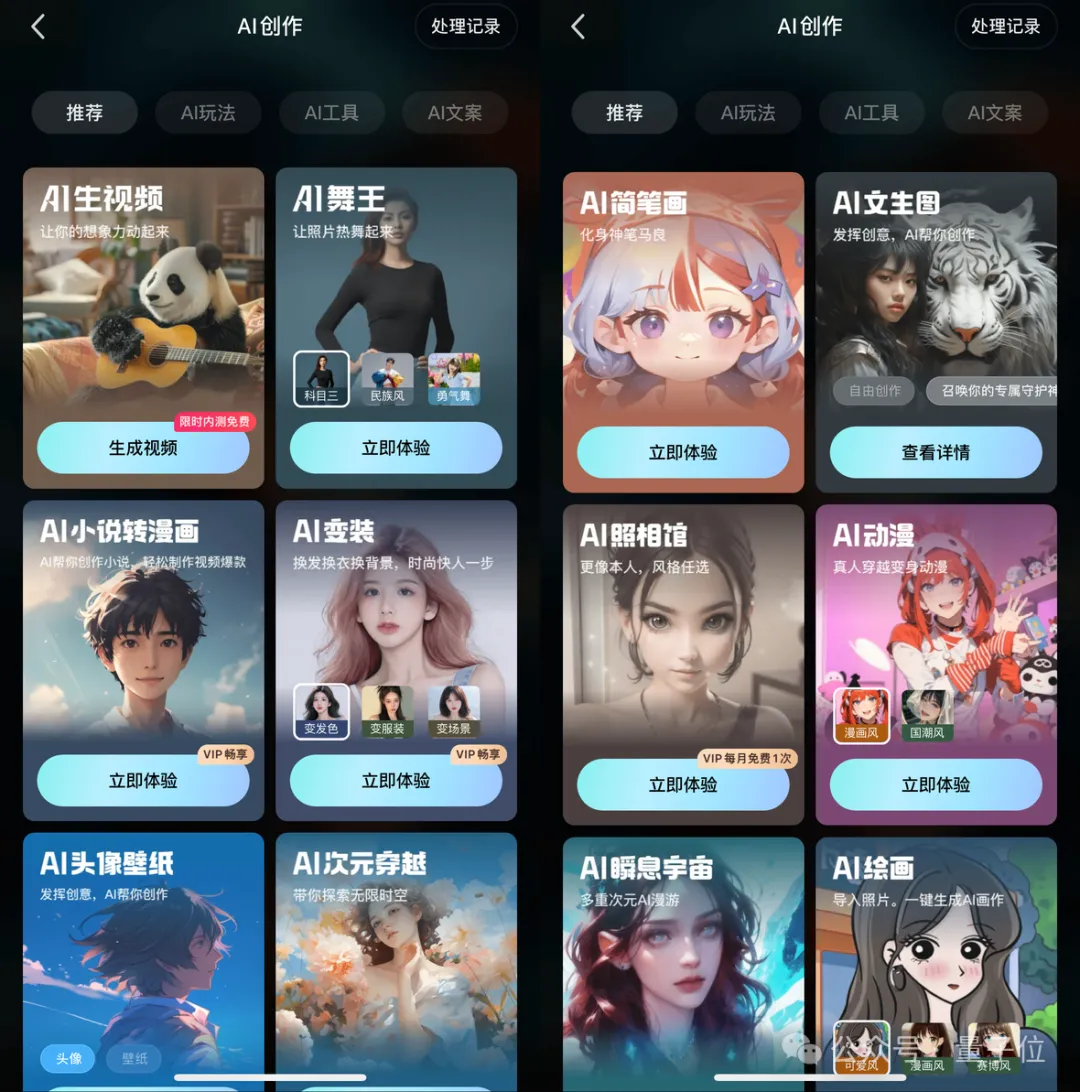This screenshot has height=1092, width=1080.
Task: Try AI简笔画 via its 立即体验 button
Action: click(x=683, y=452)
